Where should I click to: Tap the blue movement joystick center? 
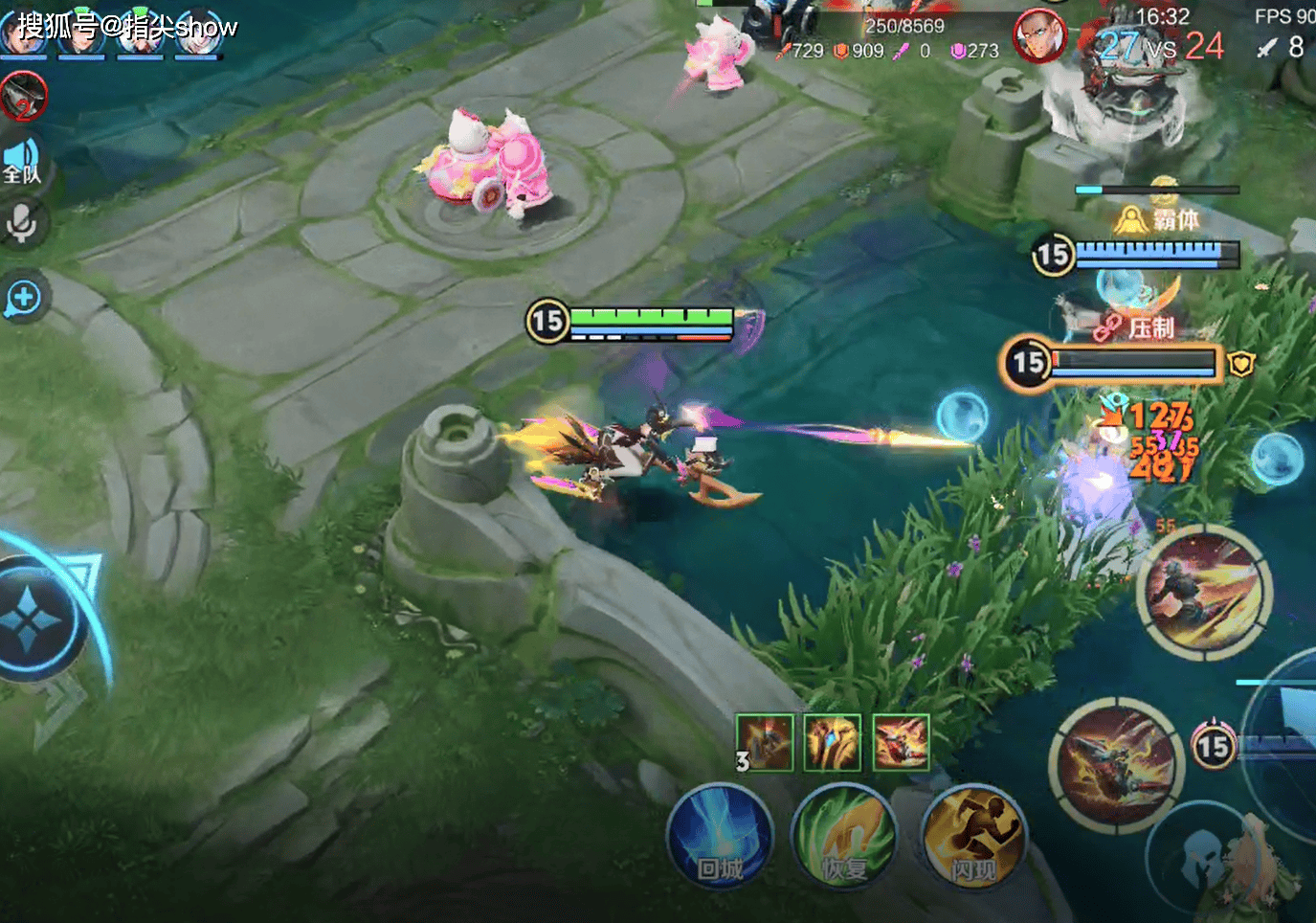tap(29, 622)
